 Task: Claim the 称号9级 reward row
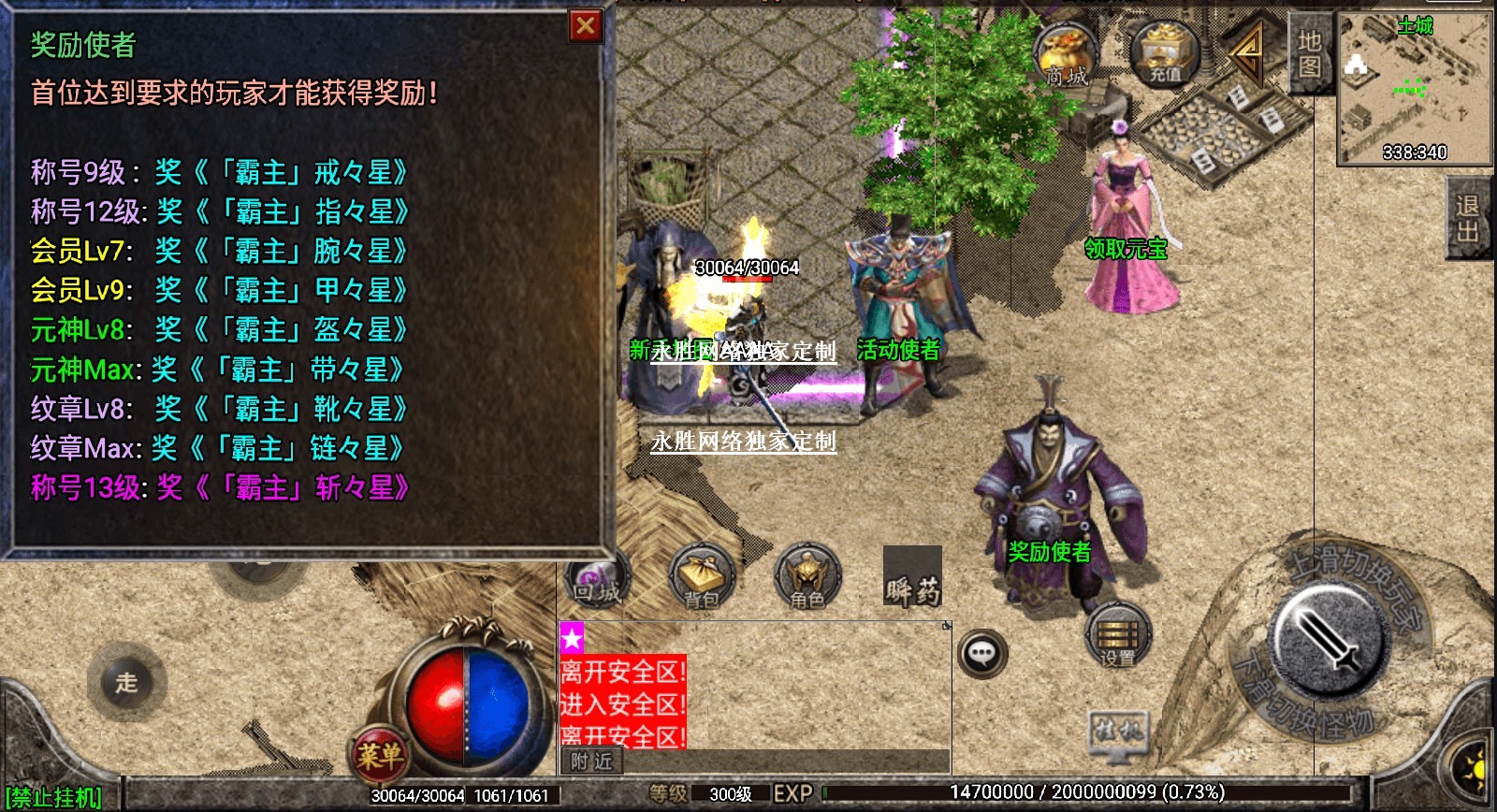(x=220, y=172)
